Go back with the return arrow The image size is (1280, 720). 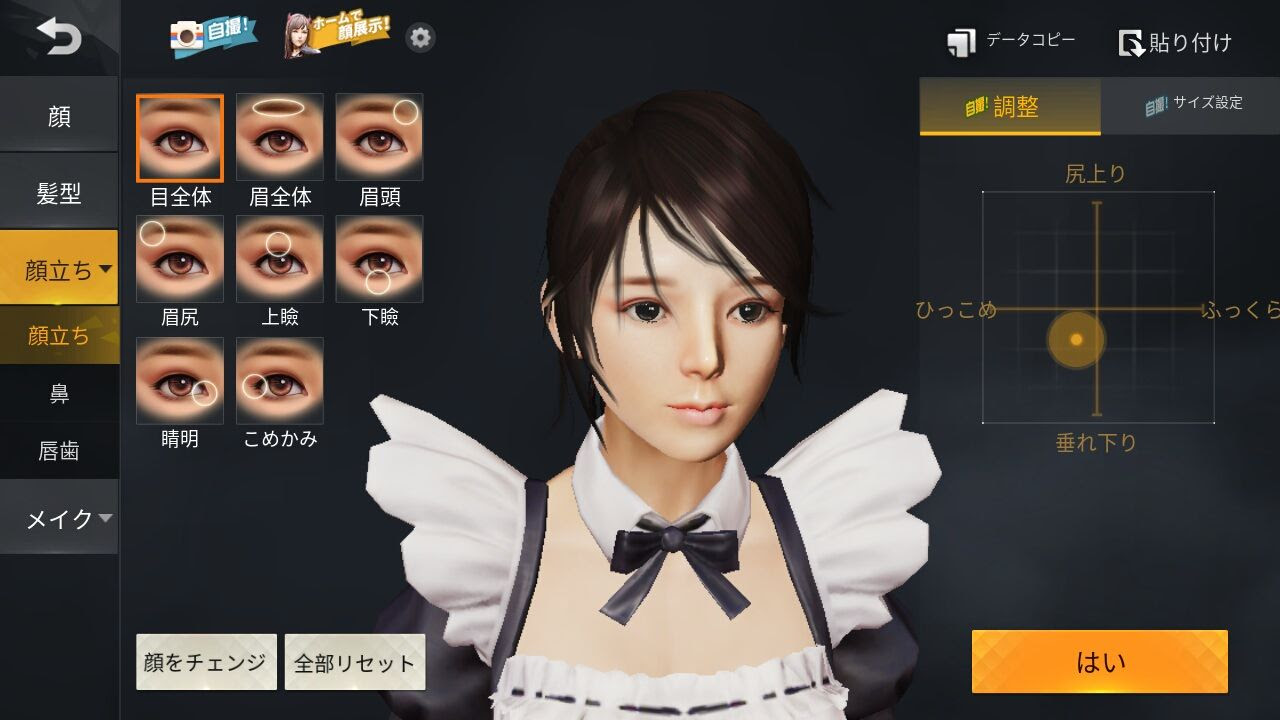(x=59, y=38)
